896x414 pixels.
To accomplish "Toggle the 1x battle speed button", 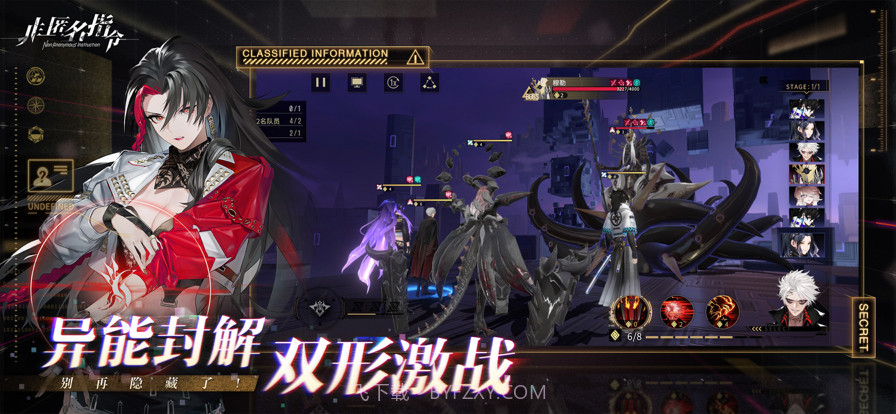I will click(x=392, y=83).
